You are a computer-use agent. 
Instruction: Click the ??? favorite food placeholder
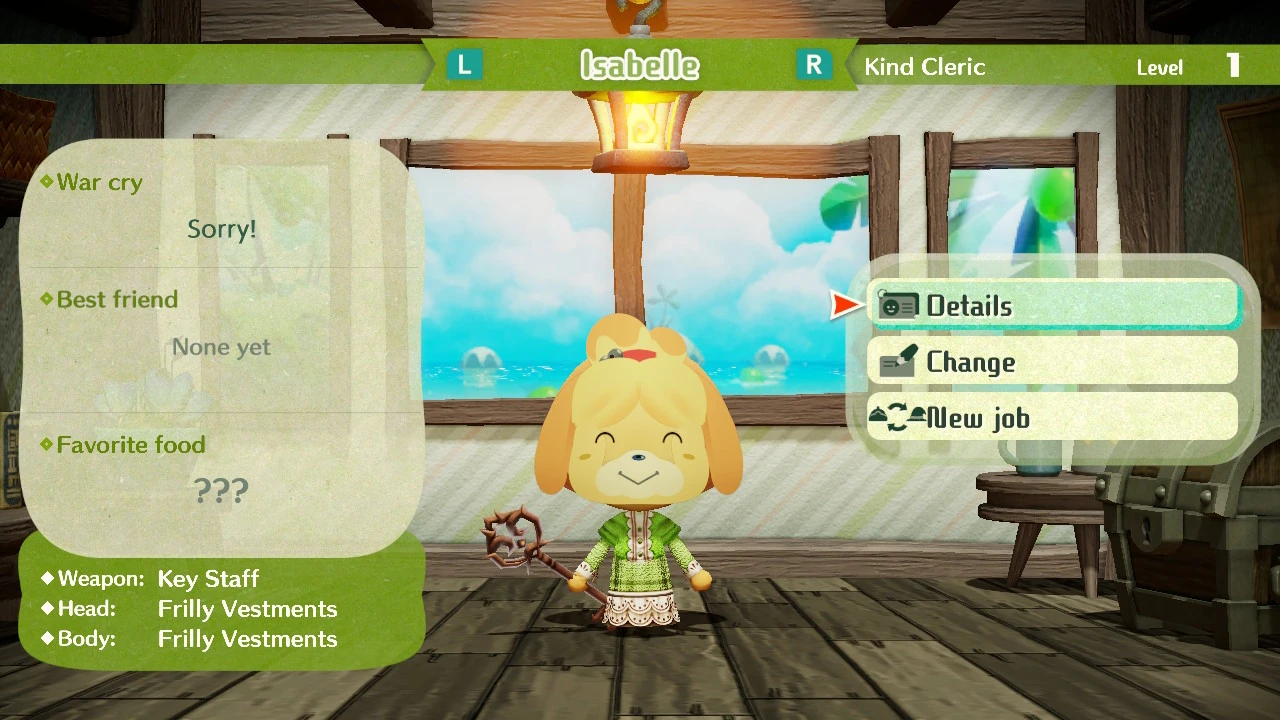pos(221,490)
